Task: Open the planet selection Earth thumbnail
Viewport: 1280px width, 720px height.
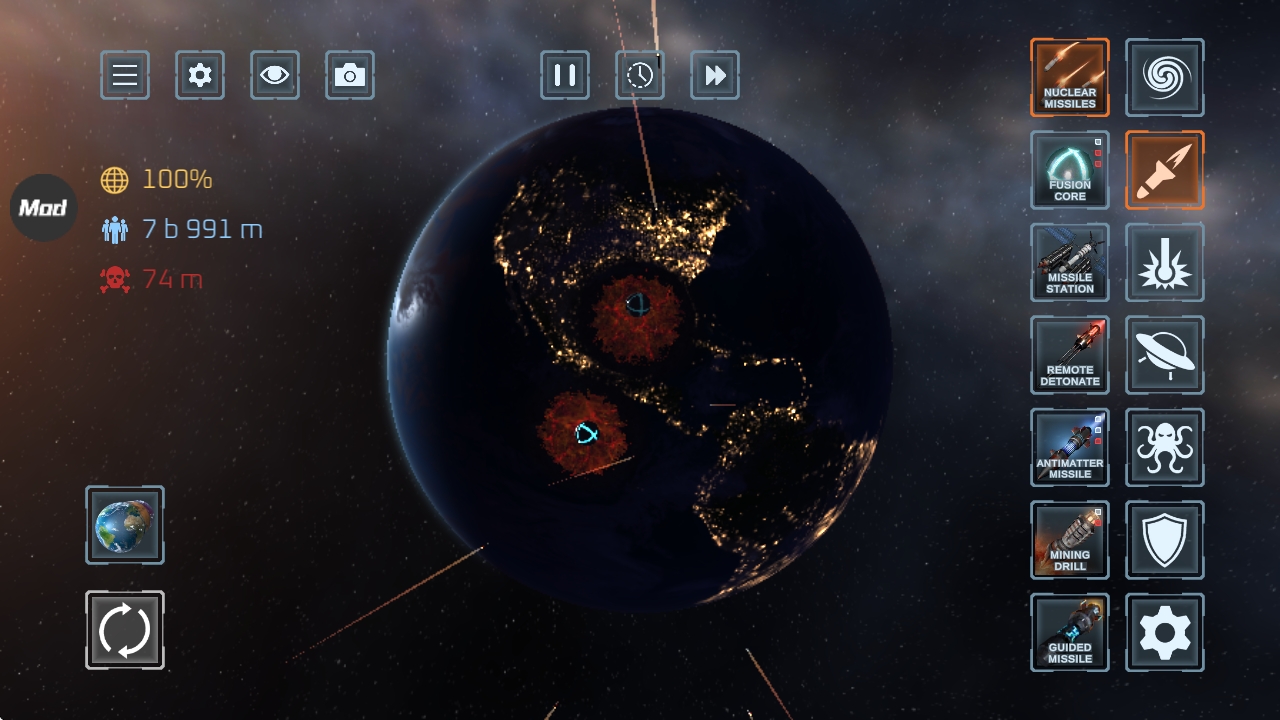Action: tap(125, 525)
